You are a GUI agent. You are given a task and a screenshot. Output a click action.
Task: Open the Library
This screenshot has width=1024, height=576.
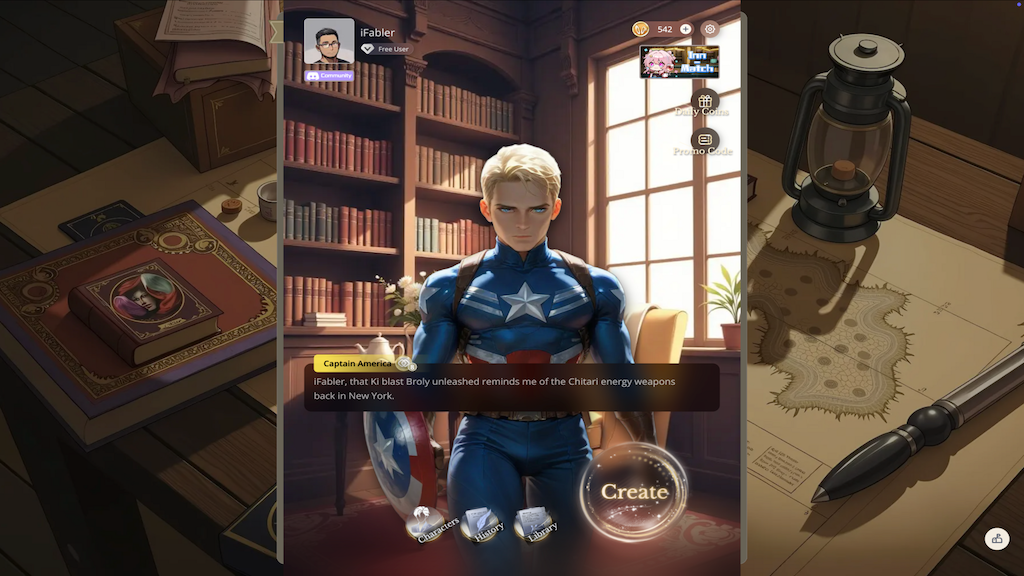(x=536, y=525)
